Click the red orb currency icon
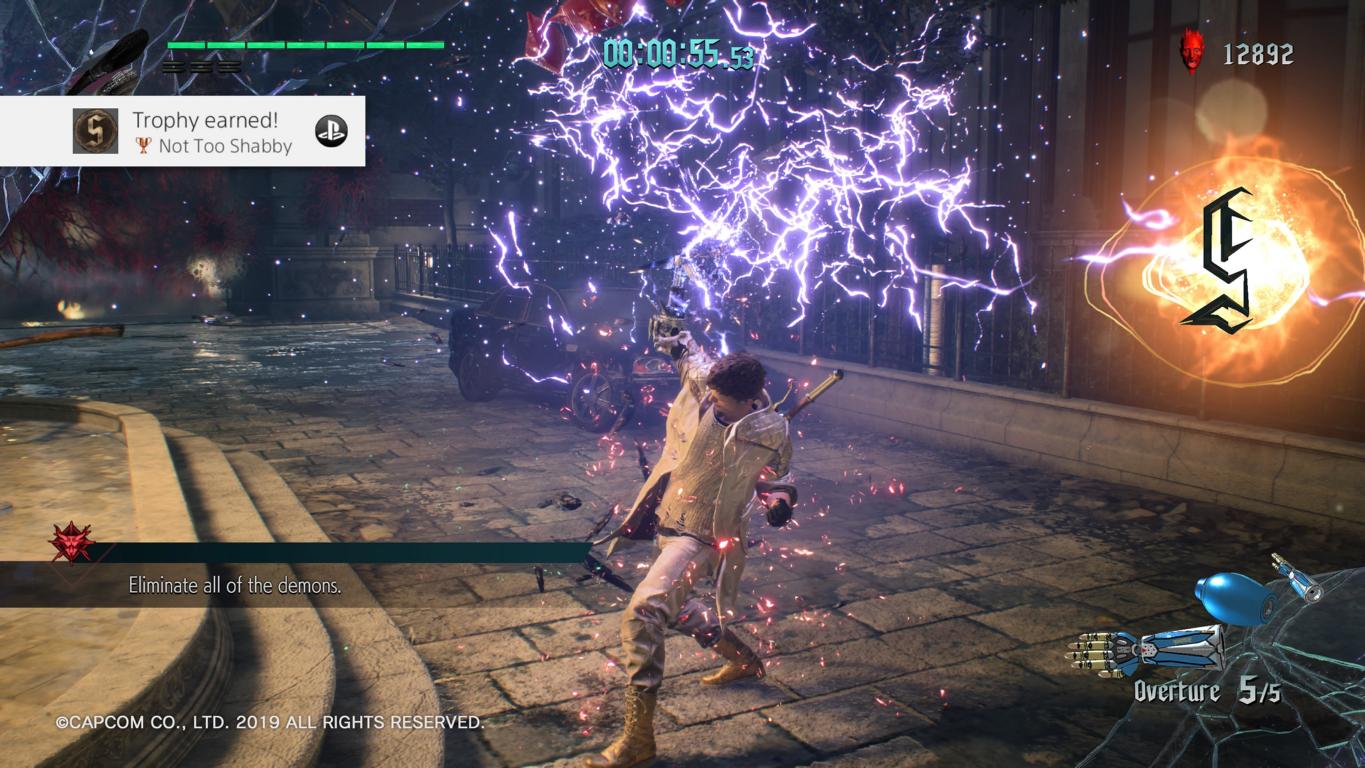The height and width of the screenshot is (768, 1365). [1191, 51]
